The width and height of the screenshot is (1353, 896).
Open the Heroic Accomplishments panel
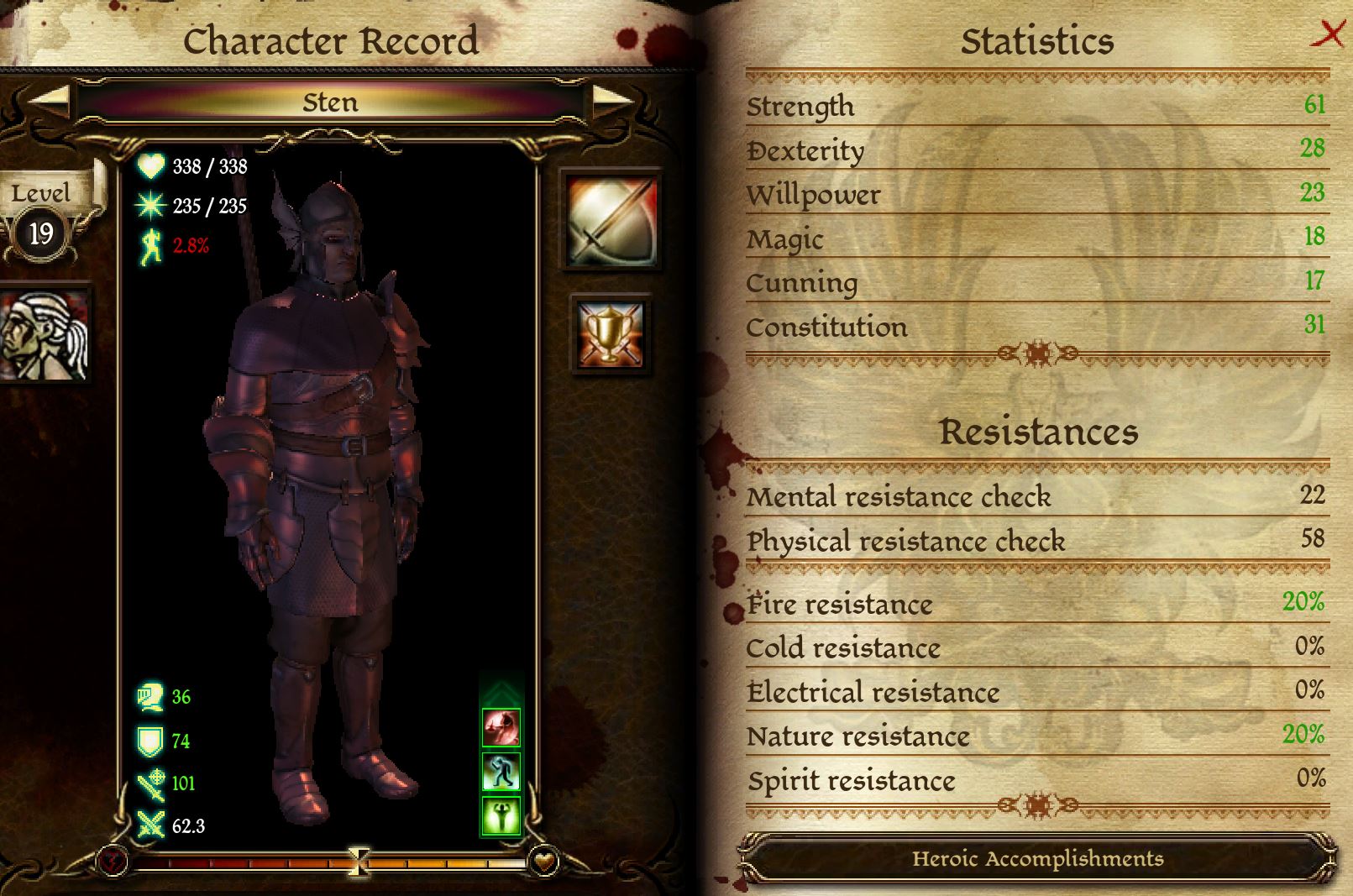[1037, 859]
